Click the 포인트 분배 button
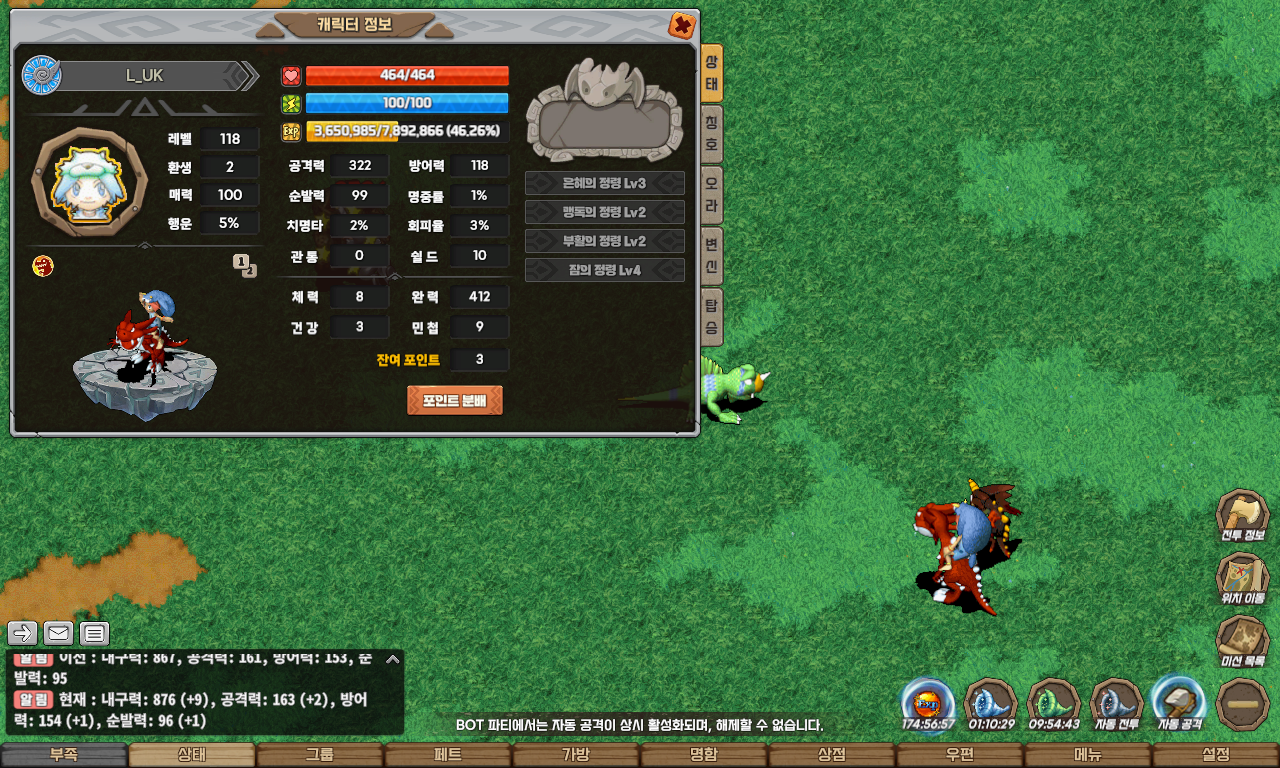This screenshot has height=768, width=1280. tap(455, 400)
